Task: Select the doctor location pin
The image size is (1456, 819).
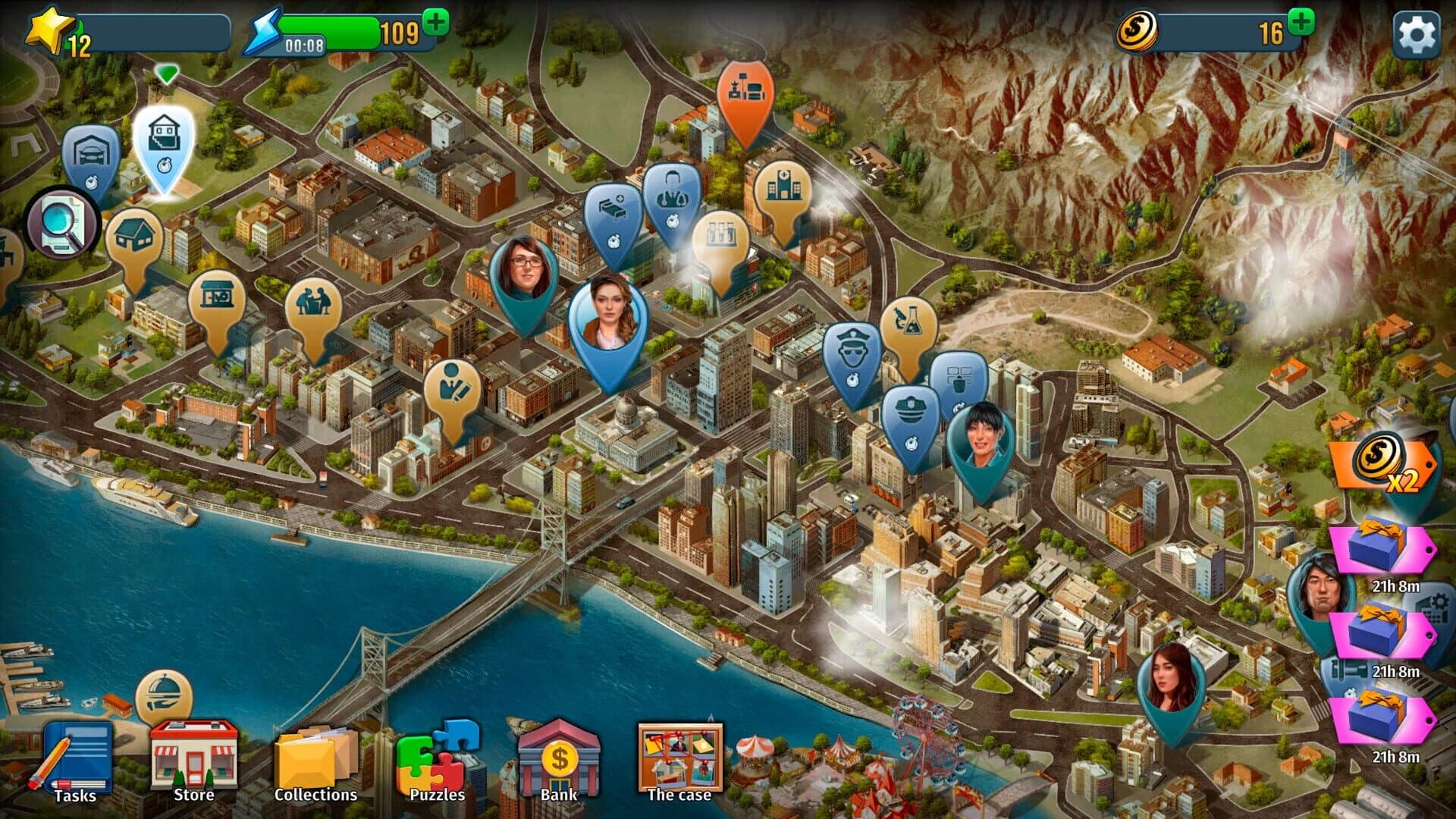Action: pyautogui.click(x=672, y=190)
